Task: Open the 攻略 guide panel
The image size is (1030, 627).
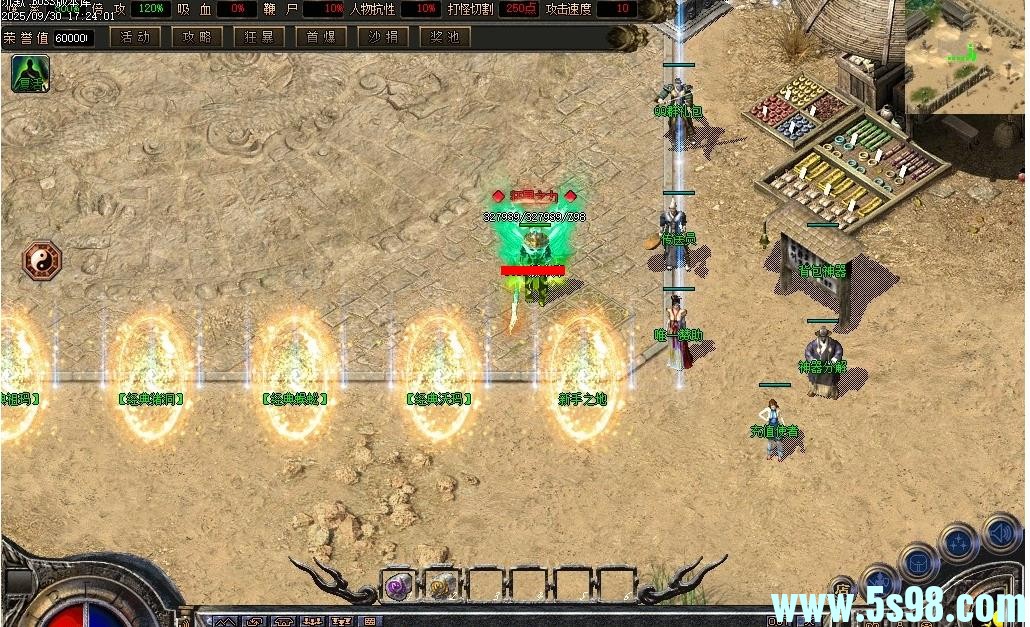Action: (197, 38)
